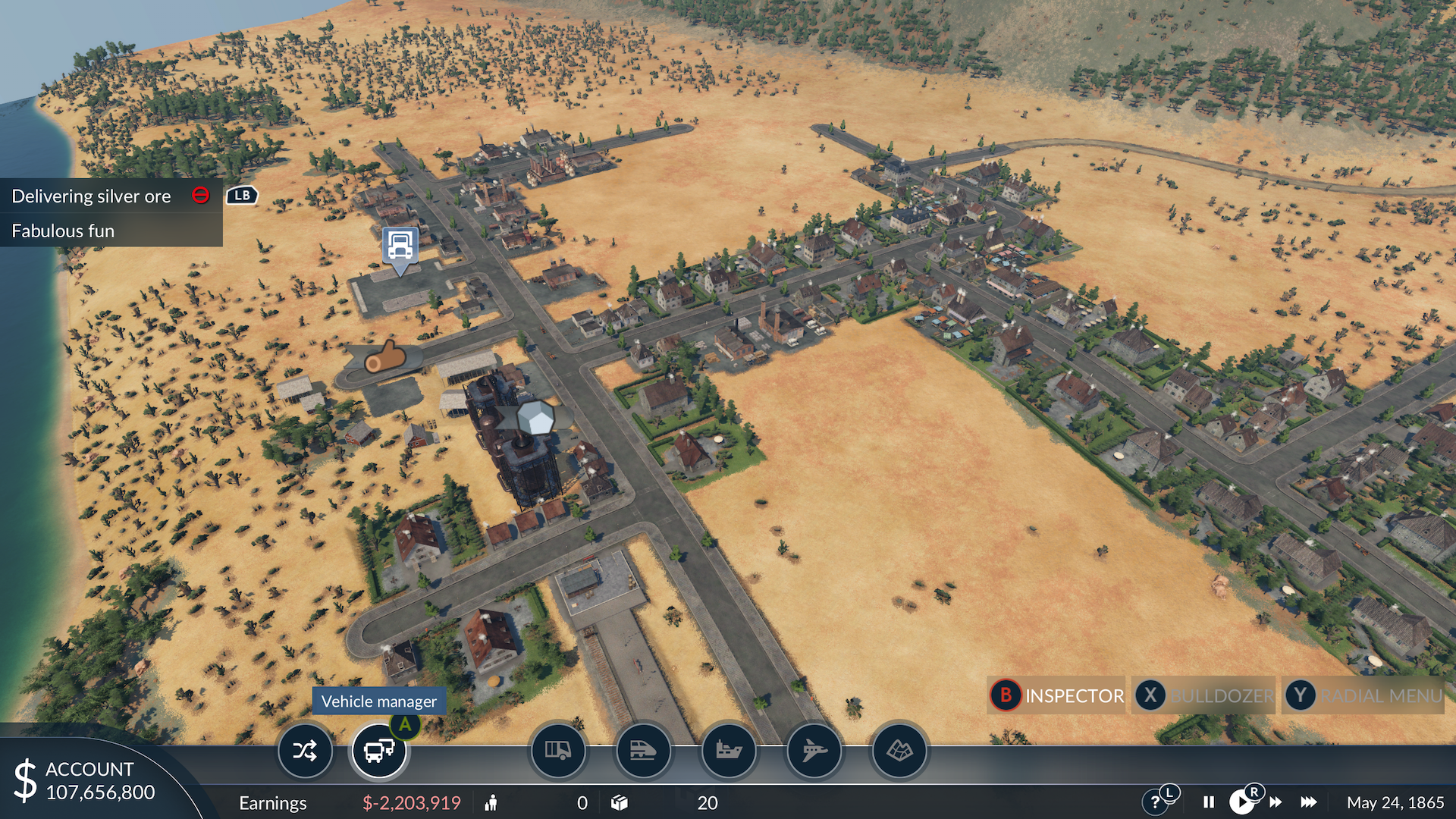Open the line manager shuffle-arrows icon
The image size is (1456, 819).
pos(305,751)
